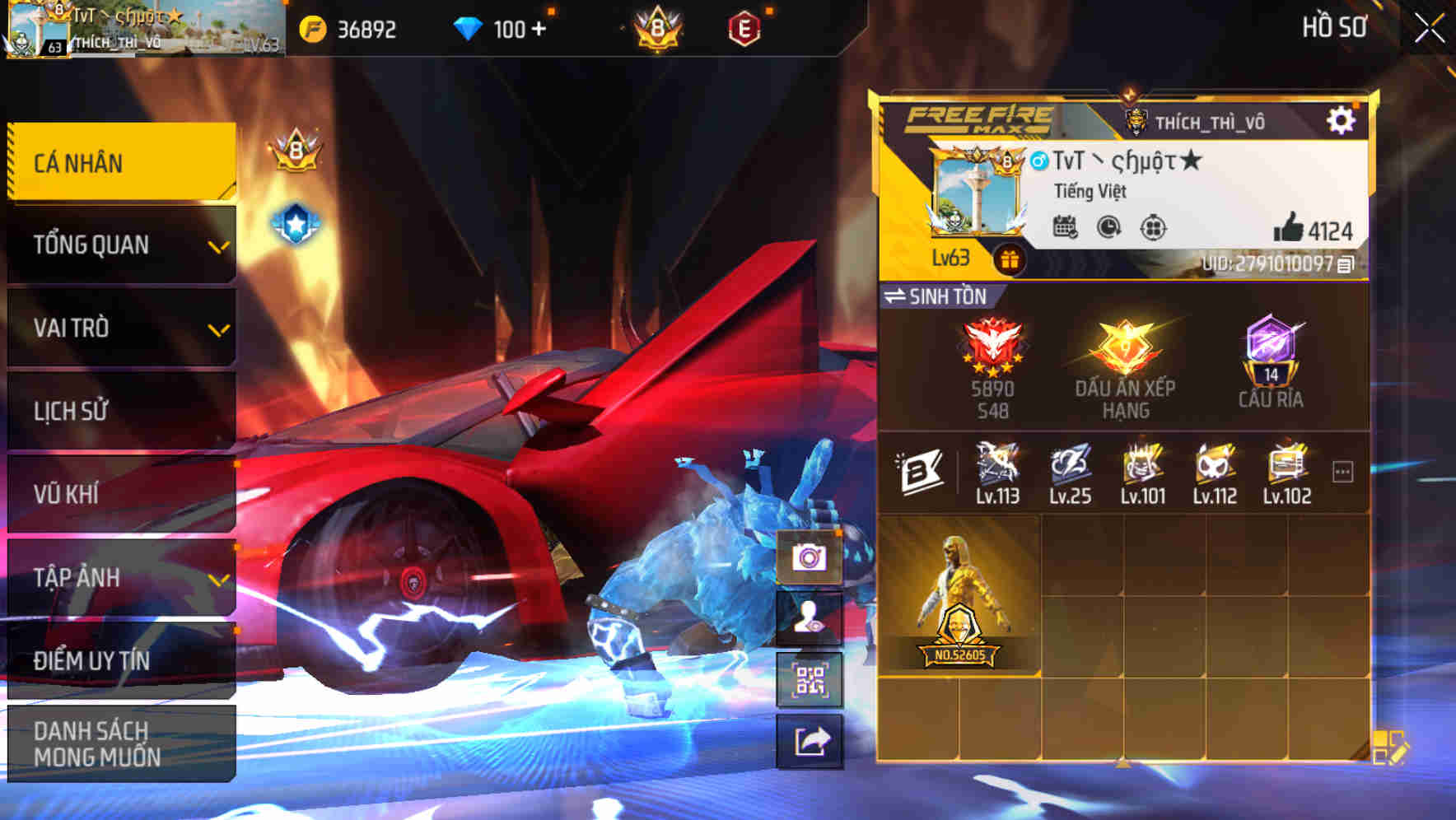The width and height of the screenshot is (1456, 820).
Task: Switch to the VŨ KHÍ tab
Action: click(120, 495)
